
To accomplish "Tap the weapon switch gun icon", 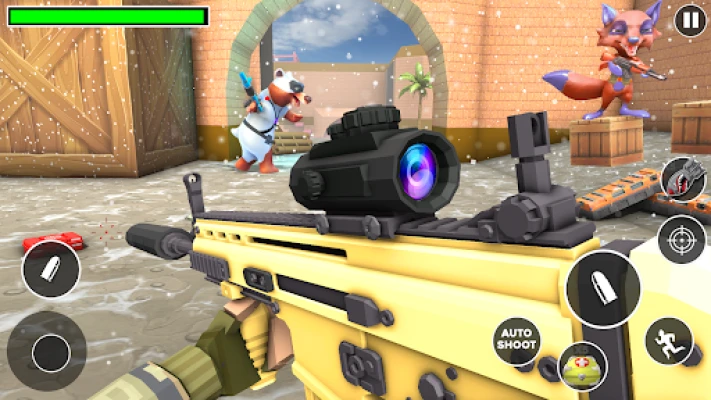I will click(683, 179).
